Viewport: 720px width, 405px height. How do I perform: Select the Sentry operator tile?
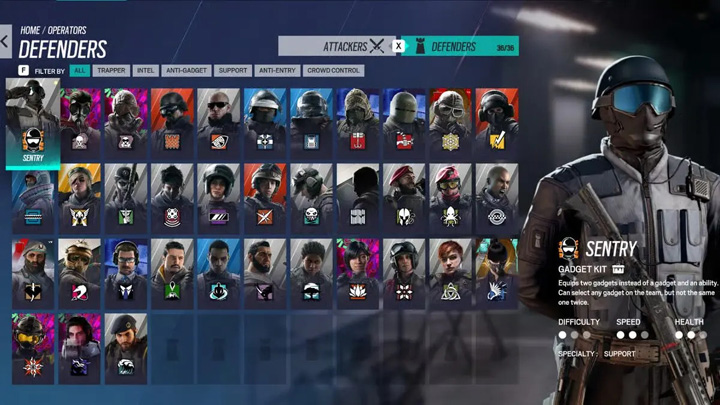pos(33,125)
